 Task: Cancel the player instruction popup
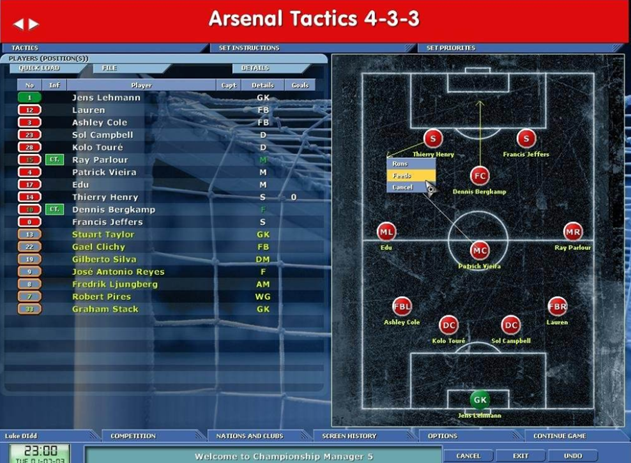click(x=402, y=187)
